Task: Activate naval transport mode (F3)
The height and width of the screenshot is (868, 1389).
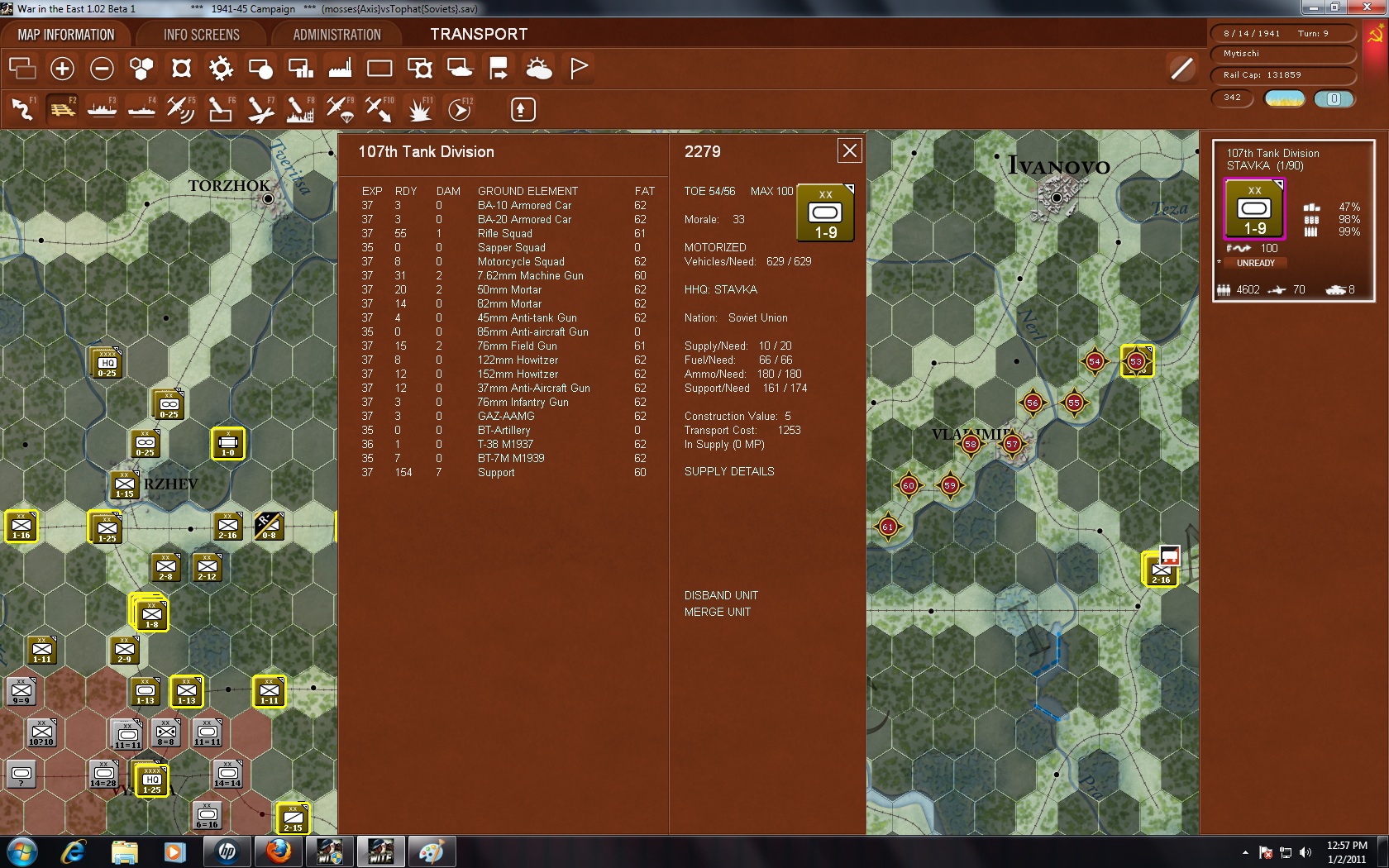Action: coord(102,108)
